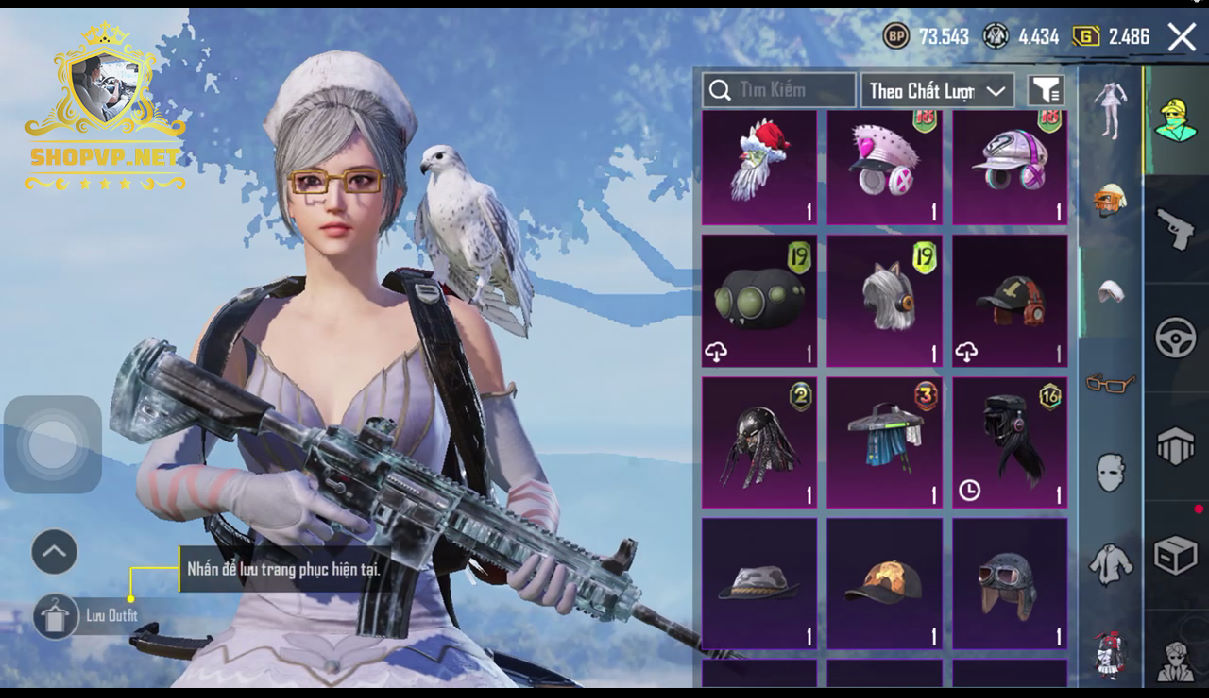1209x698 pixels.
Task: Pick the black cap with red headphones
Action: tap(1009, 301)
